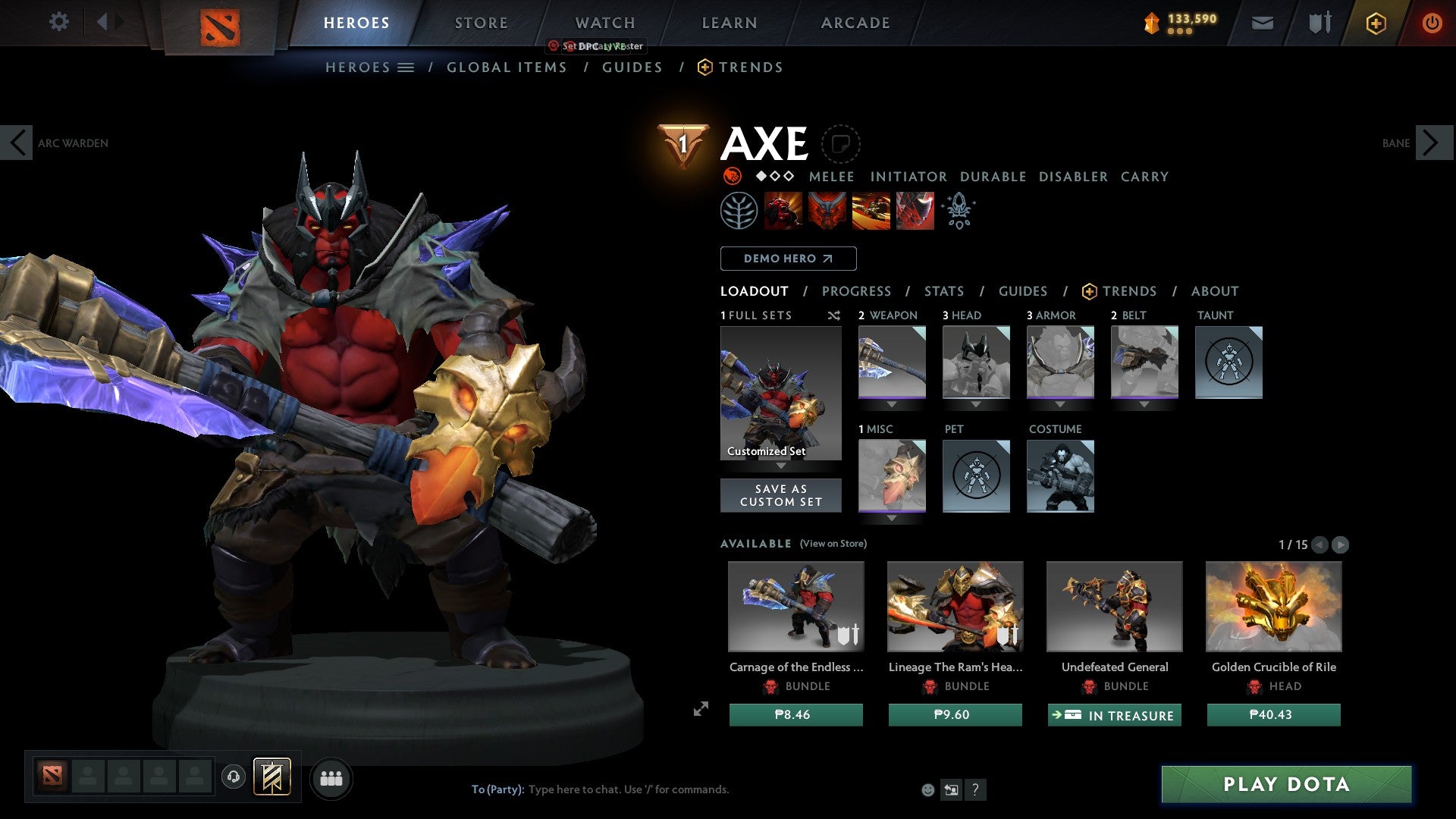Open Dota Plus hexagon icon
Viewport: 1456px width, 819px height.
pos(1374,23)
